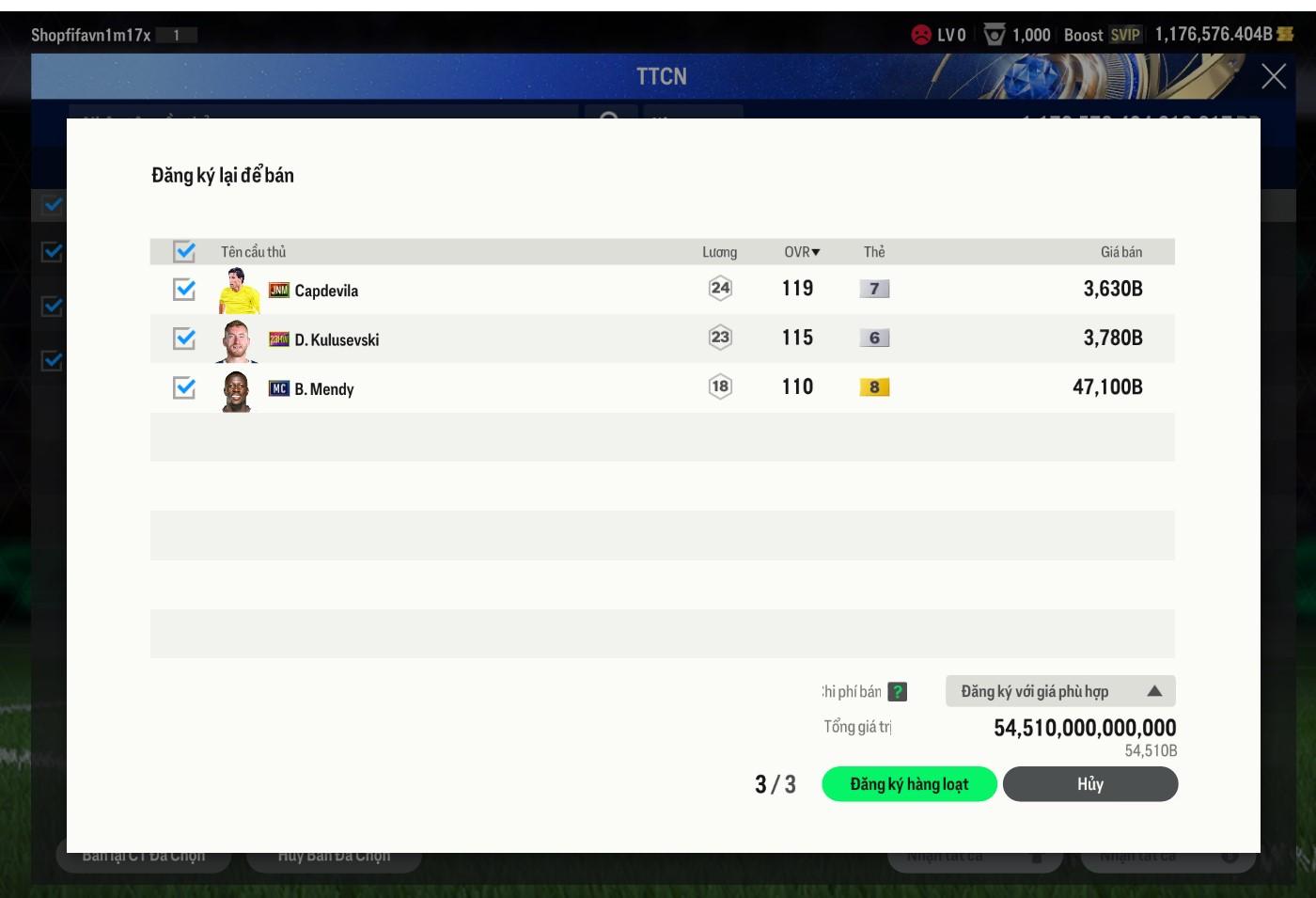The height and width of the screenshot is (898, 1316).
Task: Click the Giá bán column header
Action: pyautogui.click(x=1120, y=252)
